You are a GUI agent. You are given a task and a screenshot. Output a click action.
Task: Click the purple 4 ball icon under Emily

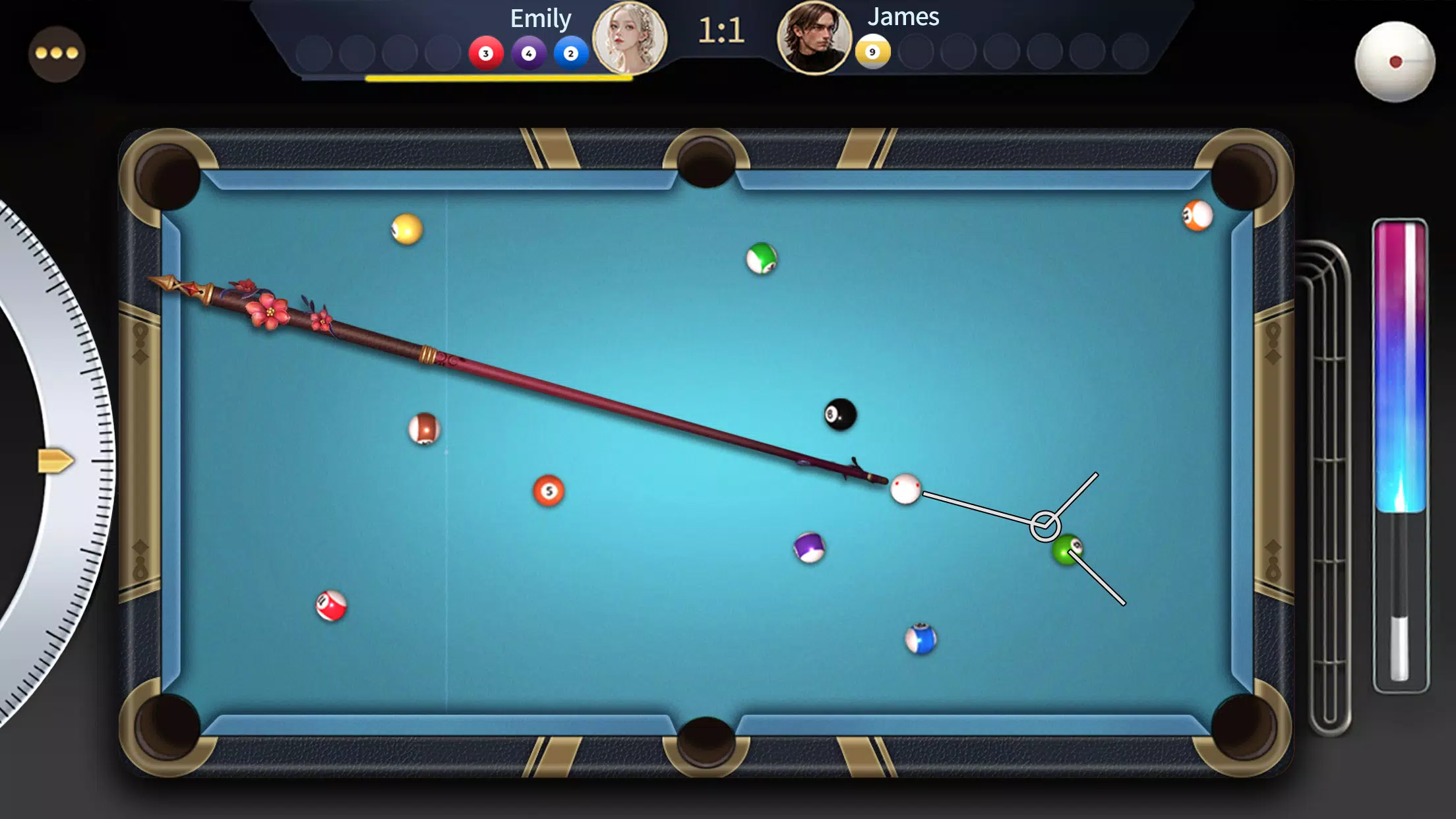(529, 54)
